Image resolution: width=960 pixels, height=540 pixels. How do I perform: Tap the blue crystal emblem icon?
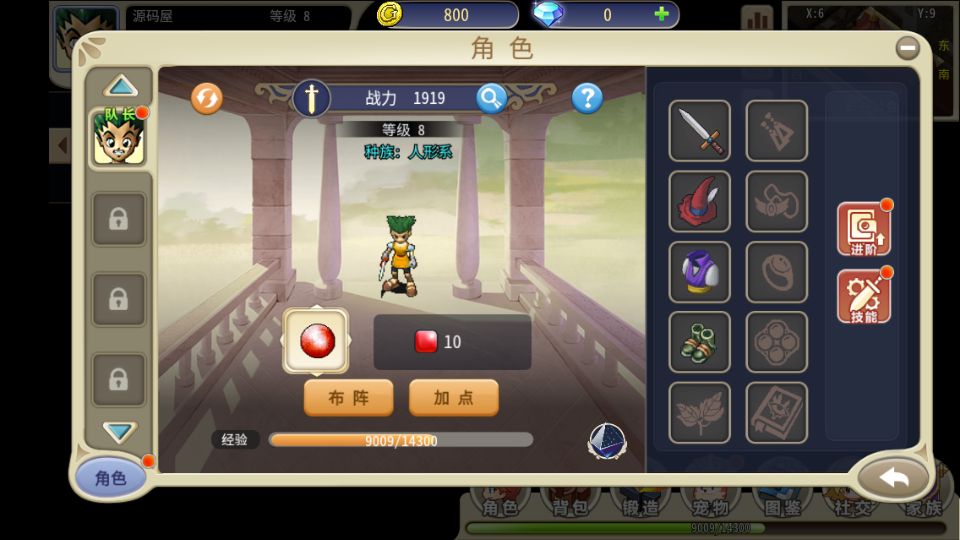click(606, 441)
